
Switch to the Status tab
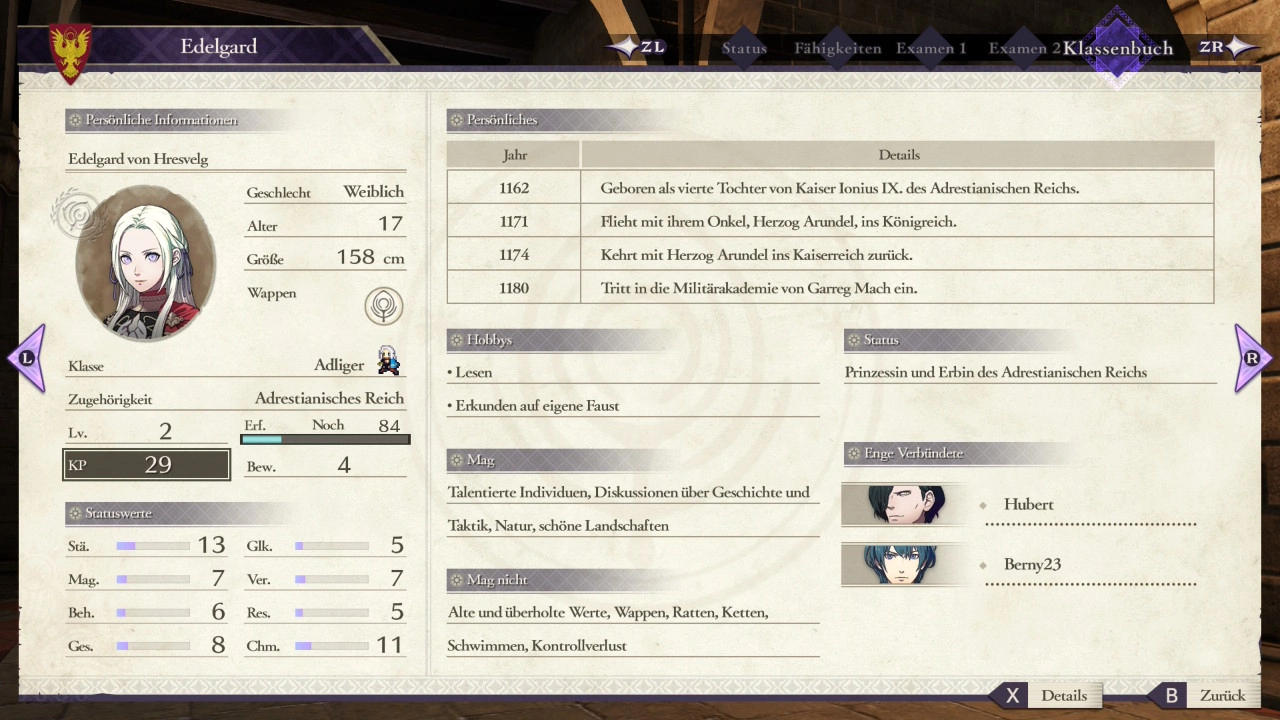click(744, 48)
